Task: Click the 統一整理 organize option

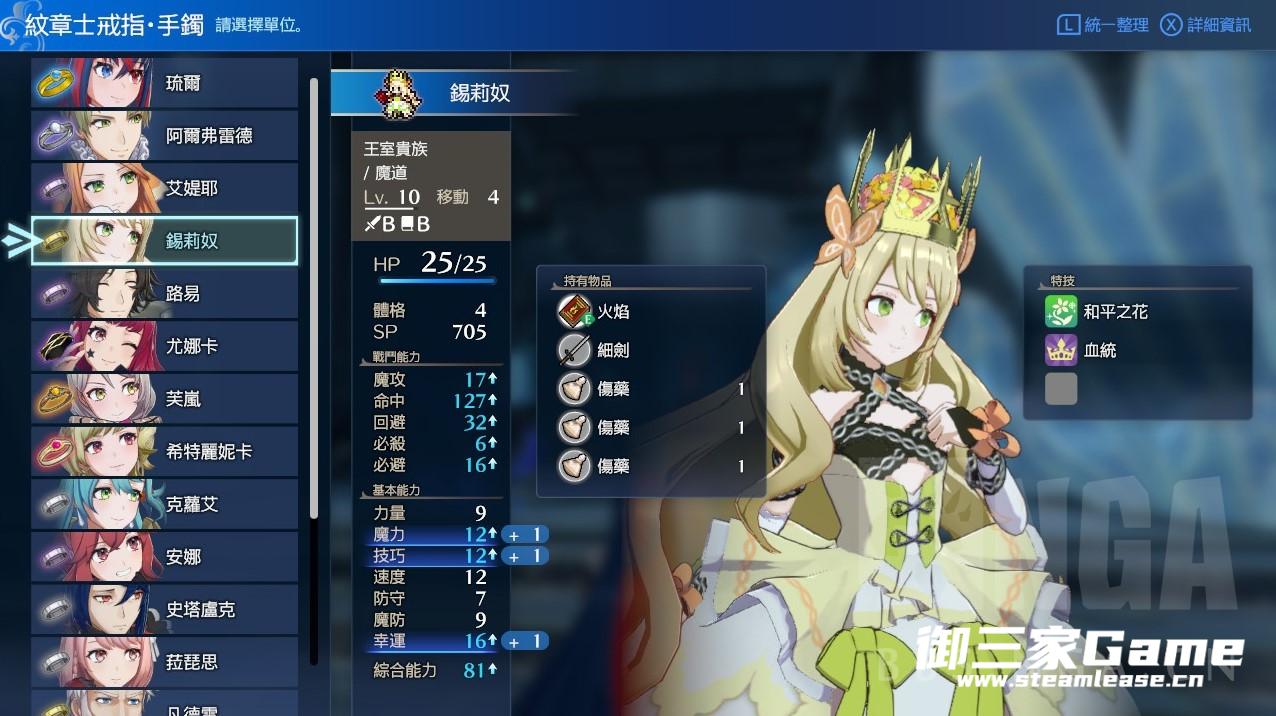Action: pyautogui.click(x=1104, y=25)
